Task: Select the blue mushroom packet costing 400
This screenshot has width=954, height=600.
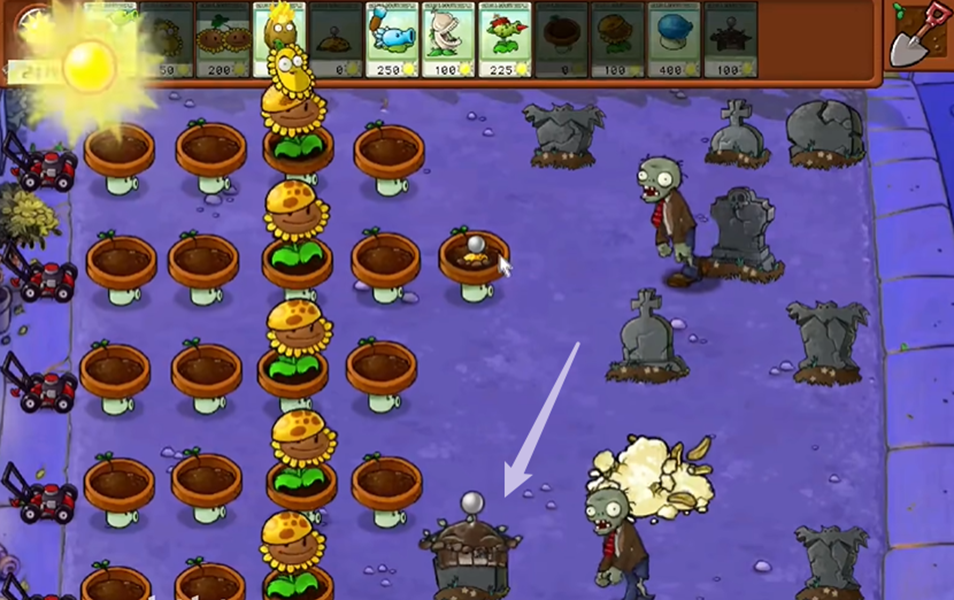Action: [674, 40]
